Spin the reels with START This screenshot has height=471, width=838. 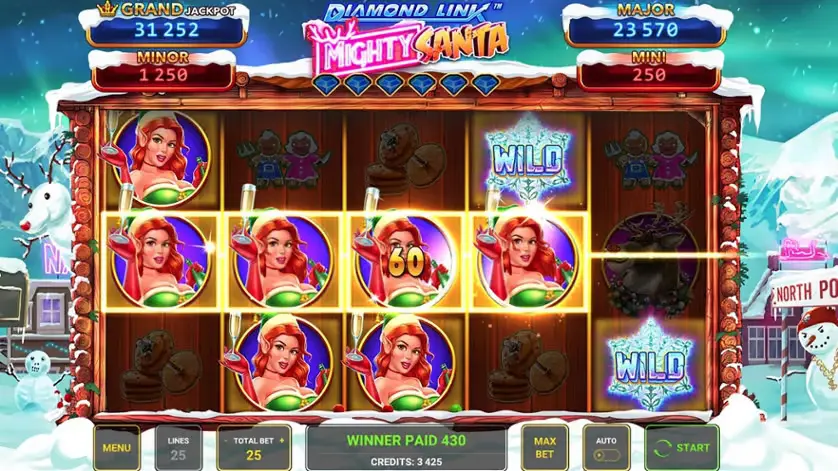pyautogui.click(x=681, y=448)
